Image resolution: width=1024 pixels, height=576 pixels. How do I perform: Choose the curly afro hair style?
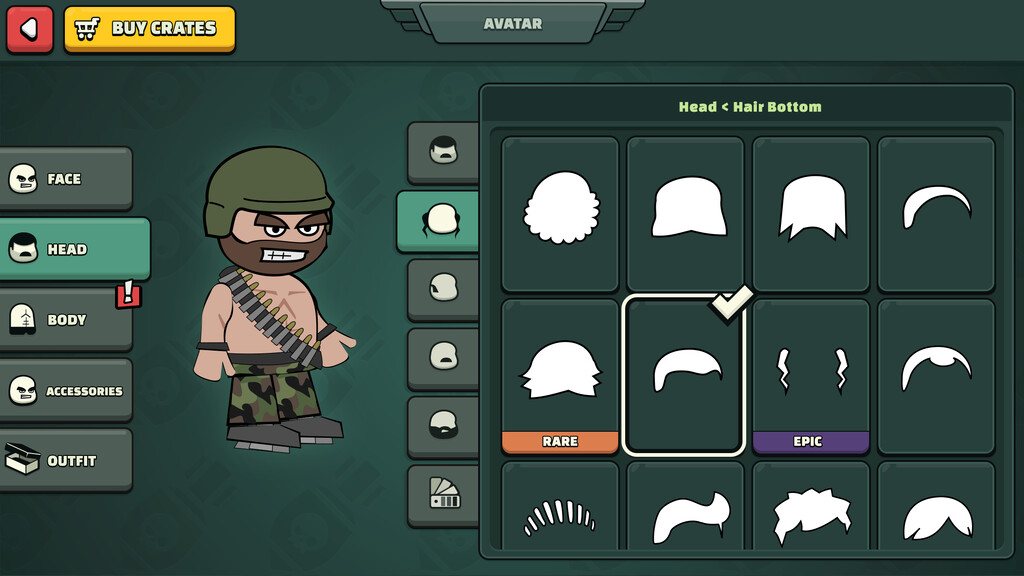(561, 208)
